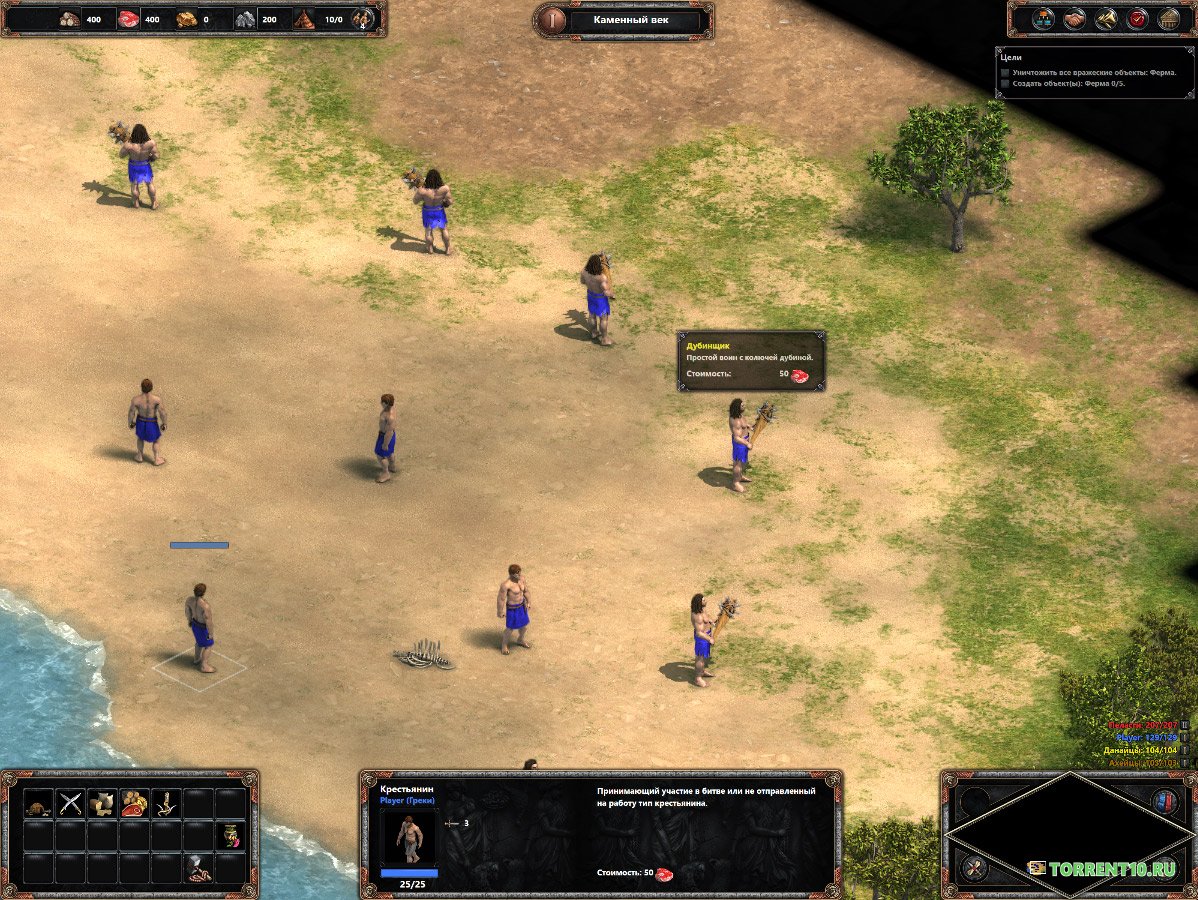Image resolution: width=1198 pixels, height=900 pixels.
Task: Click the minimap display area
Action: (1068, 833)
